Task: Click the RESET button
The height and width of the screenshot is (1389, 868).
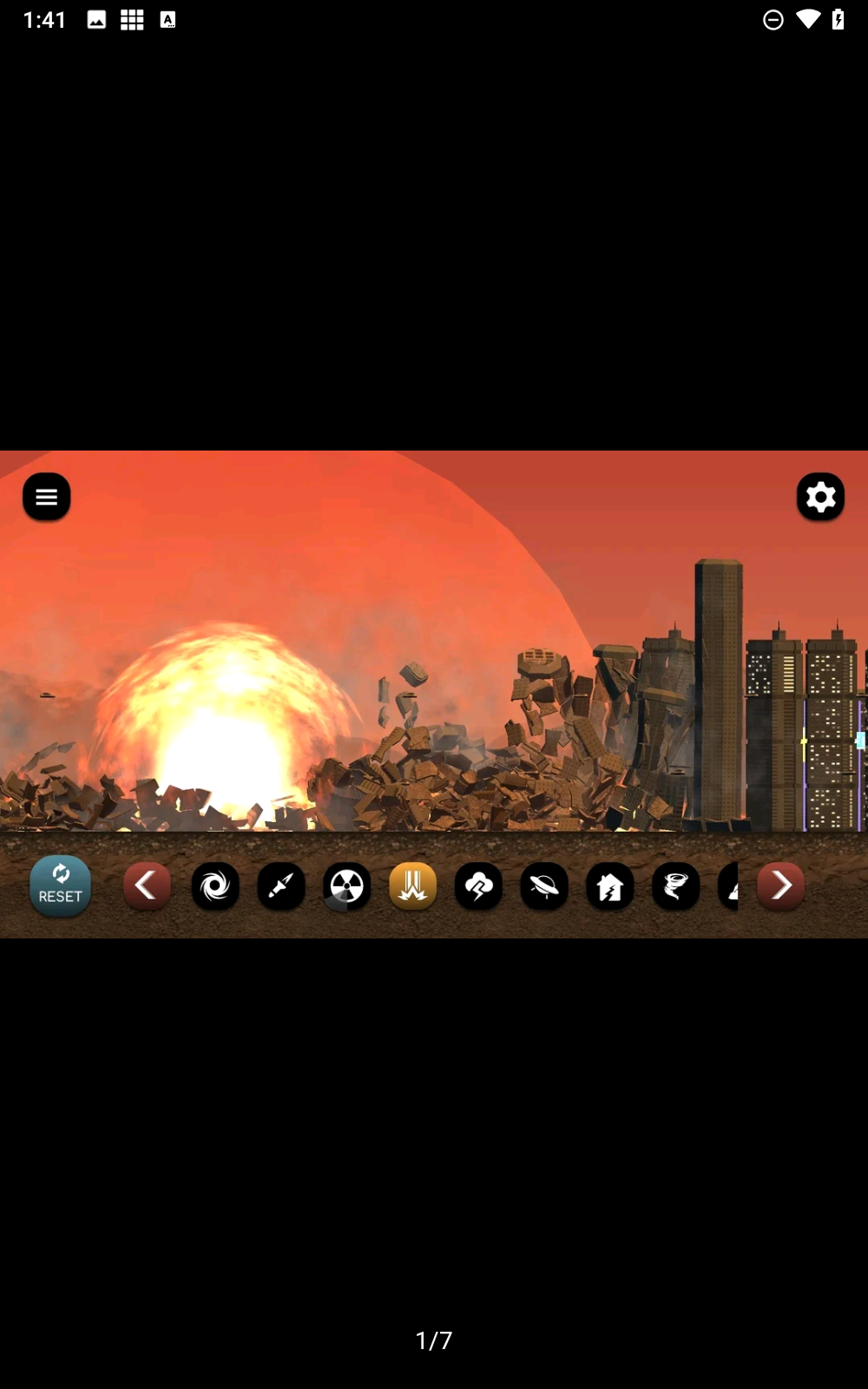Action: tap(61, 885)
